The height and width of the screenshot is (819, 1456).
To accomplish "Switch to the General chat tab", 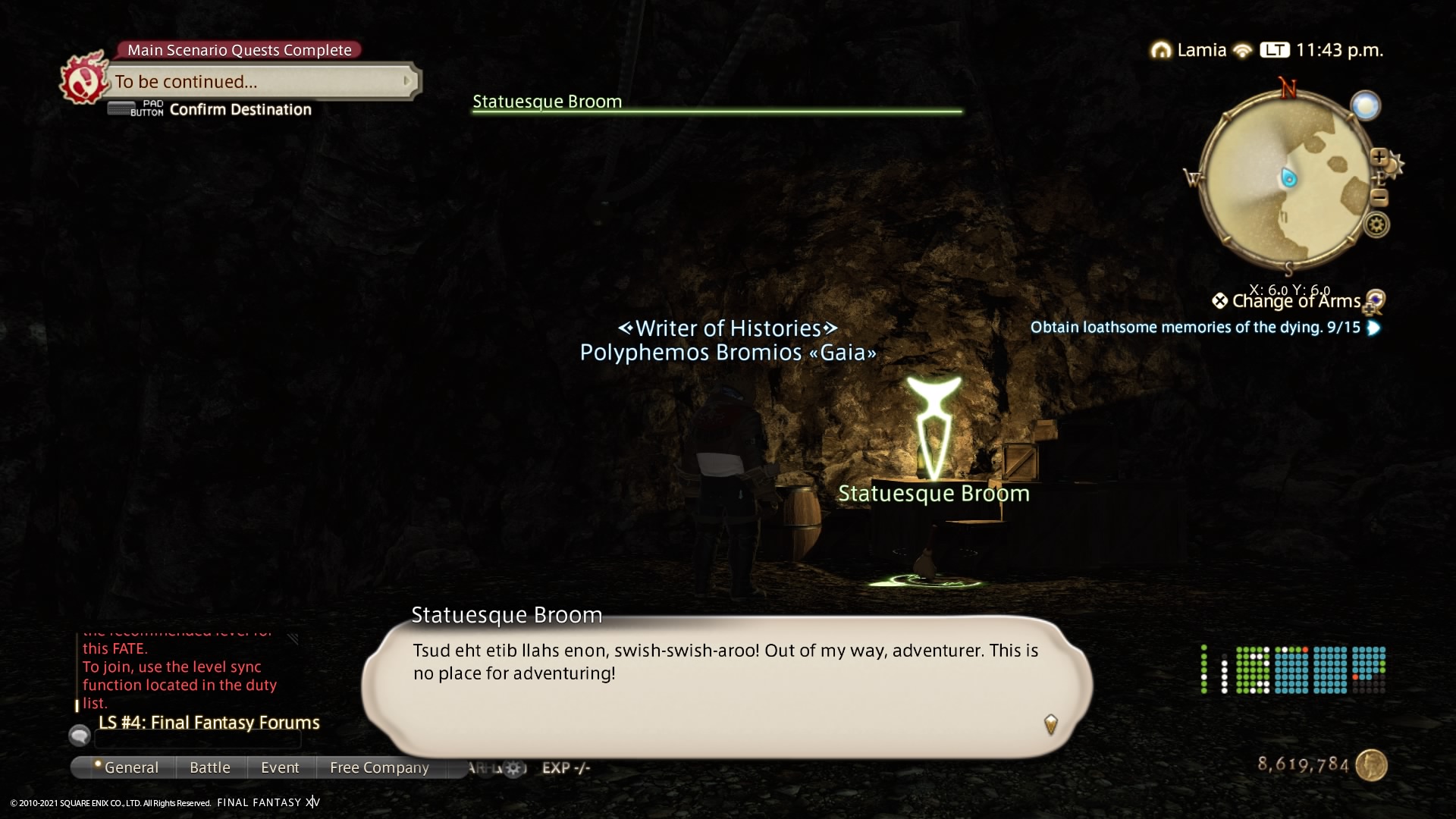I will coord(130,767).
